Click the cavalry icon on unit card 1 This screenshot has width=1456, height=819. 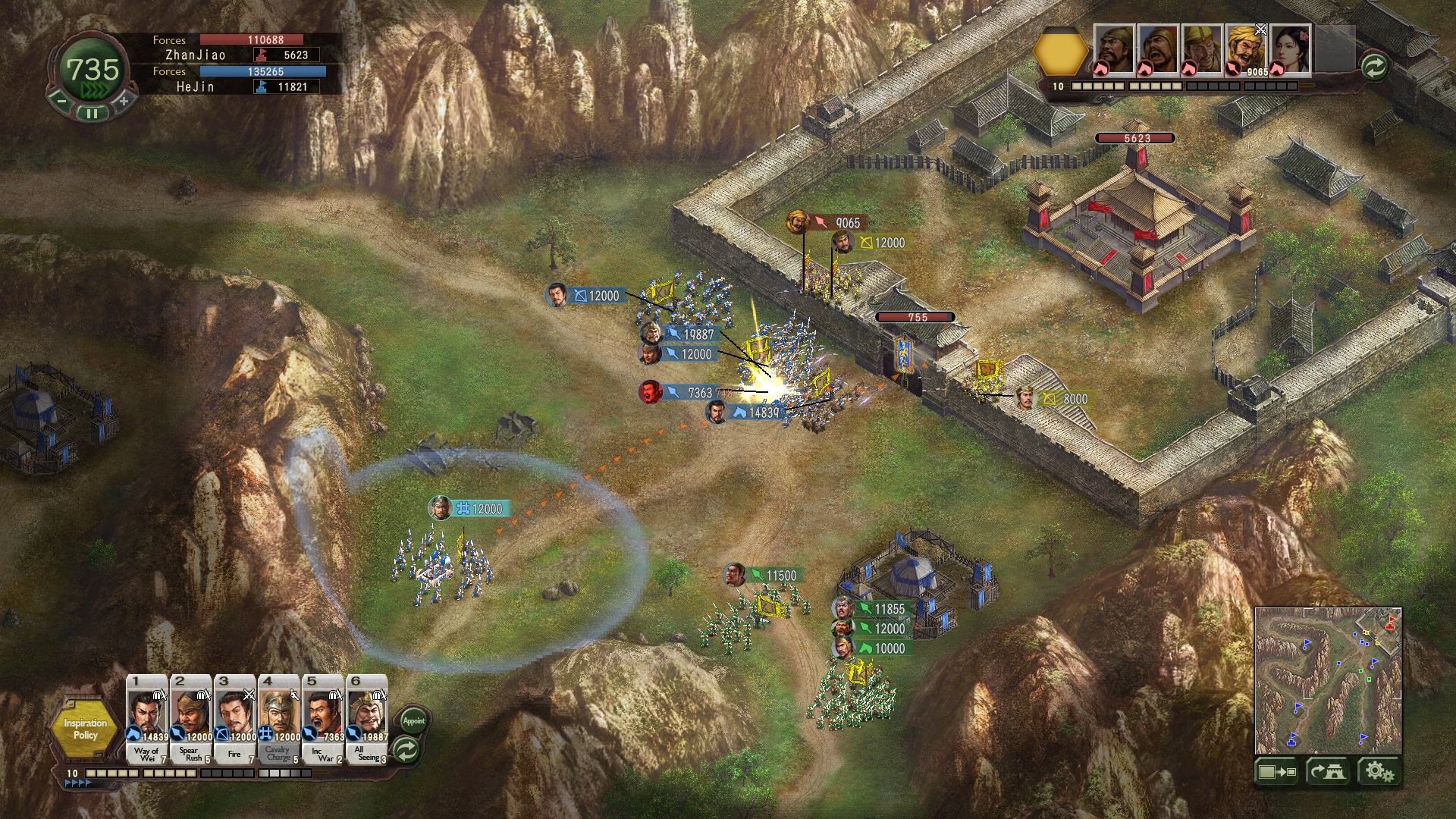pos(133,733)
